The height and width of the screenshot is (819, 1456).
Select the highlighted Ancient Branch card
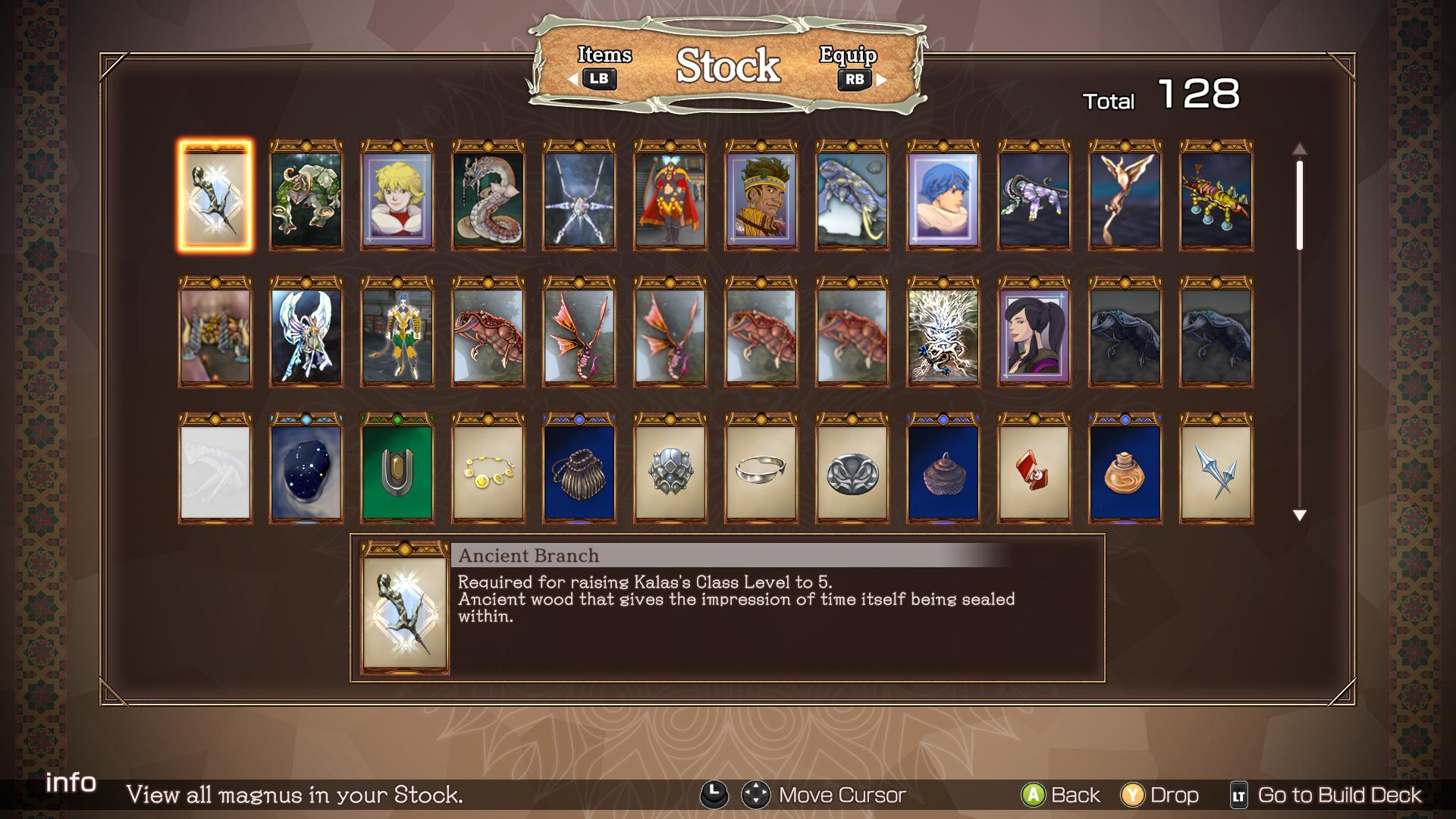click(x=215, y=196)
